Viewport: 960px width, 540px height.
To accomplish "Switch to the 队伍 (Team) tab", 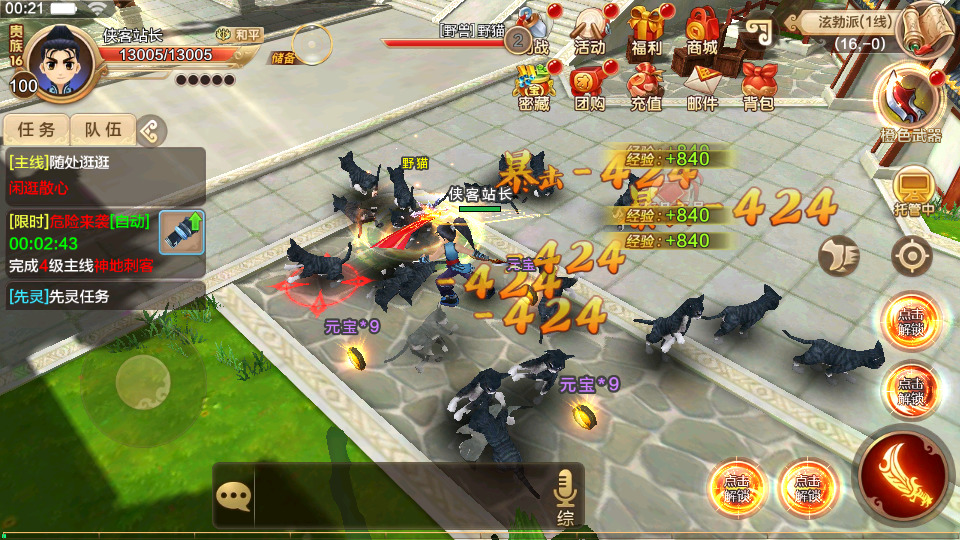I will click(x=102, y=129).
